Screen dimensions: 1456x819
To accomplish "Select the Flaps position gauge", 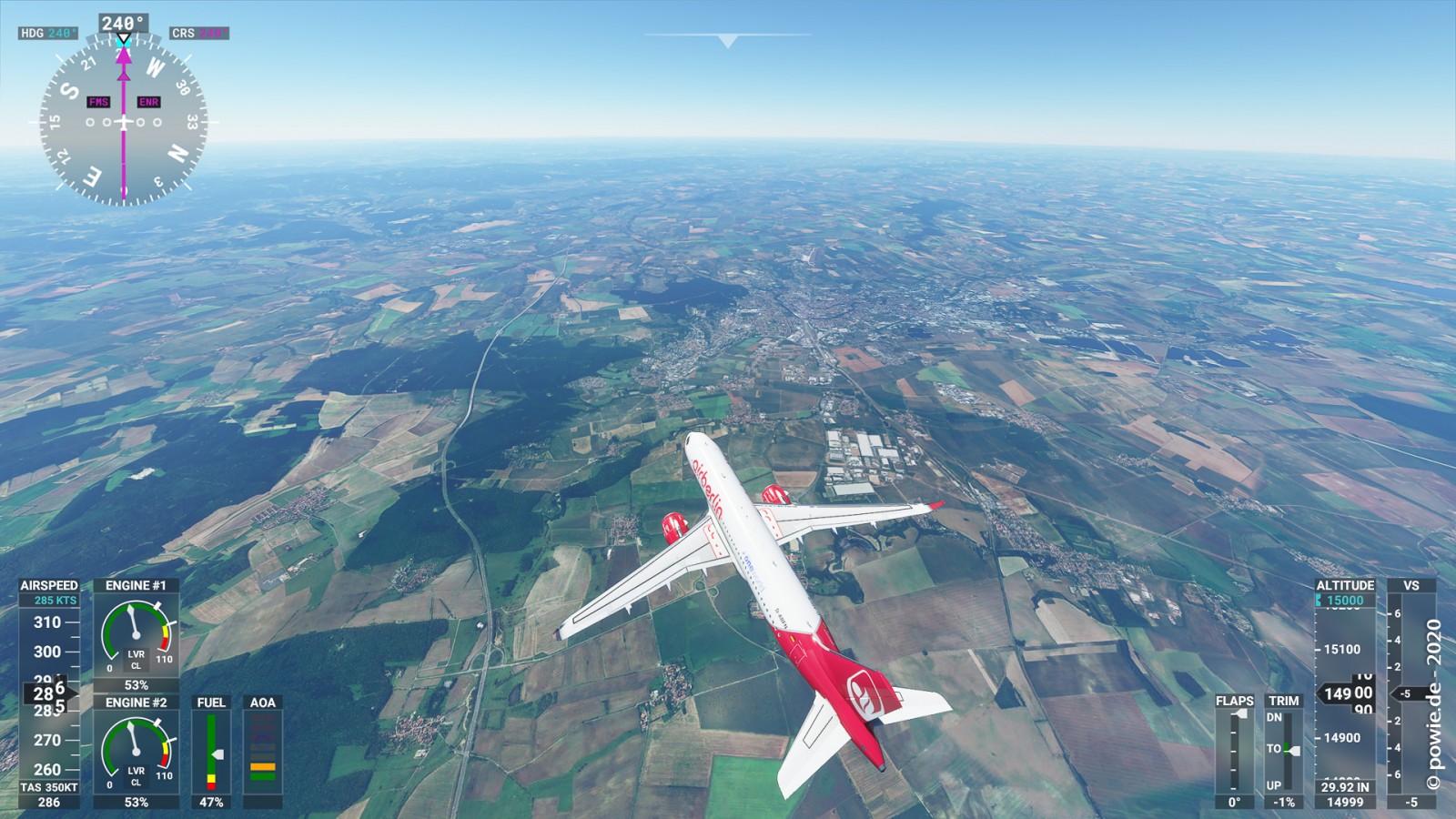I will point(1234,751).
